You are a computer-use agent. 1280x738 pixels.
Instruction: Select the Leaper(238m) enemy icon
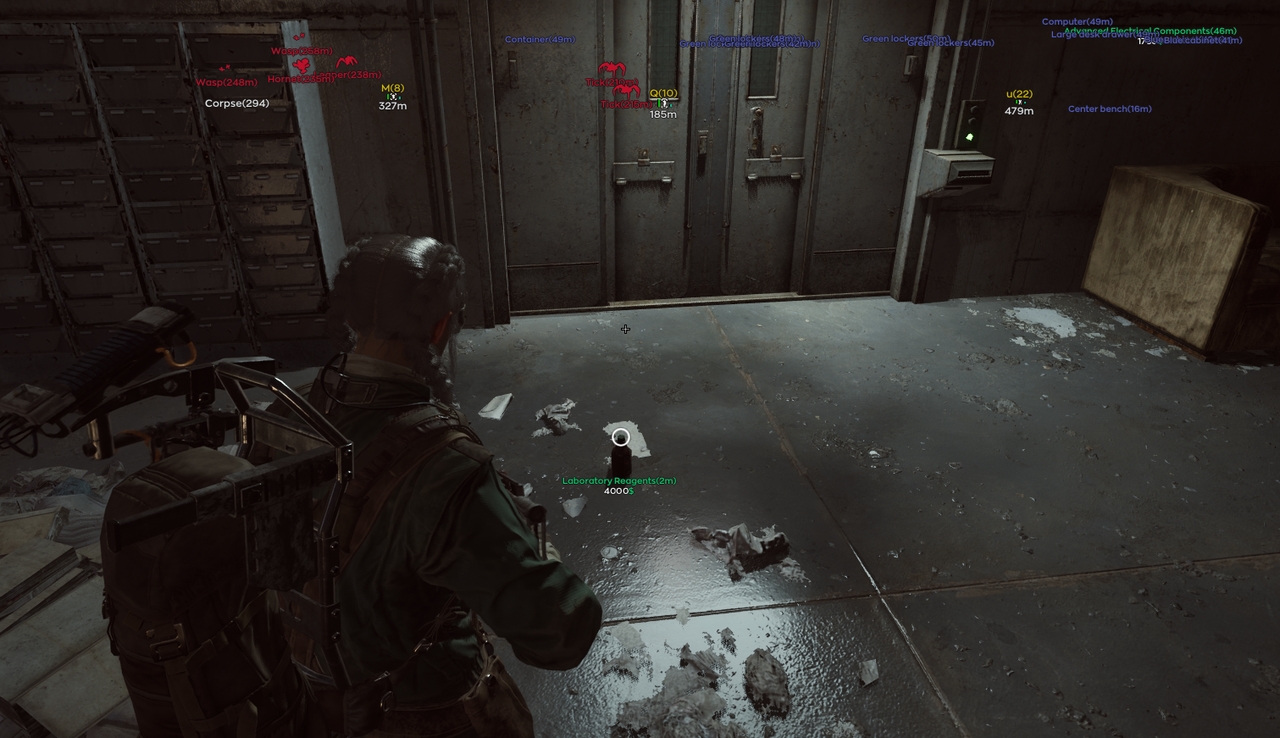347,61
